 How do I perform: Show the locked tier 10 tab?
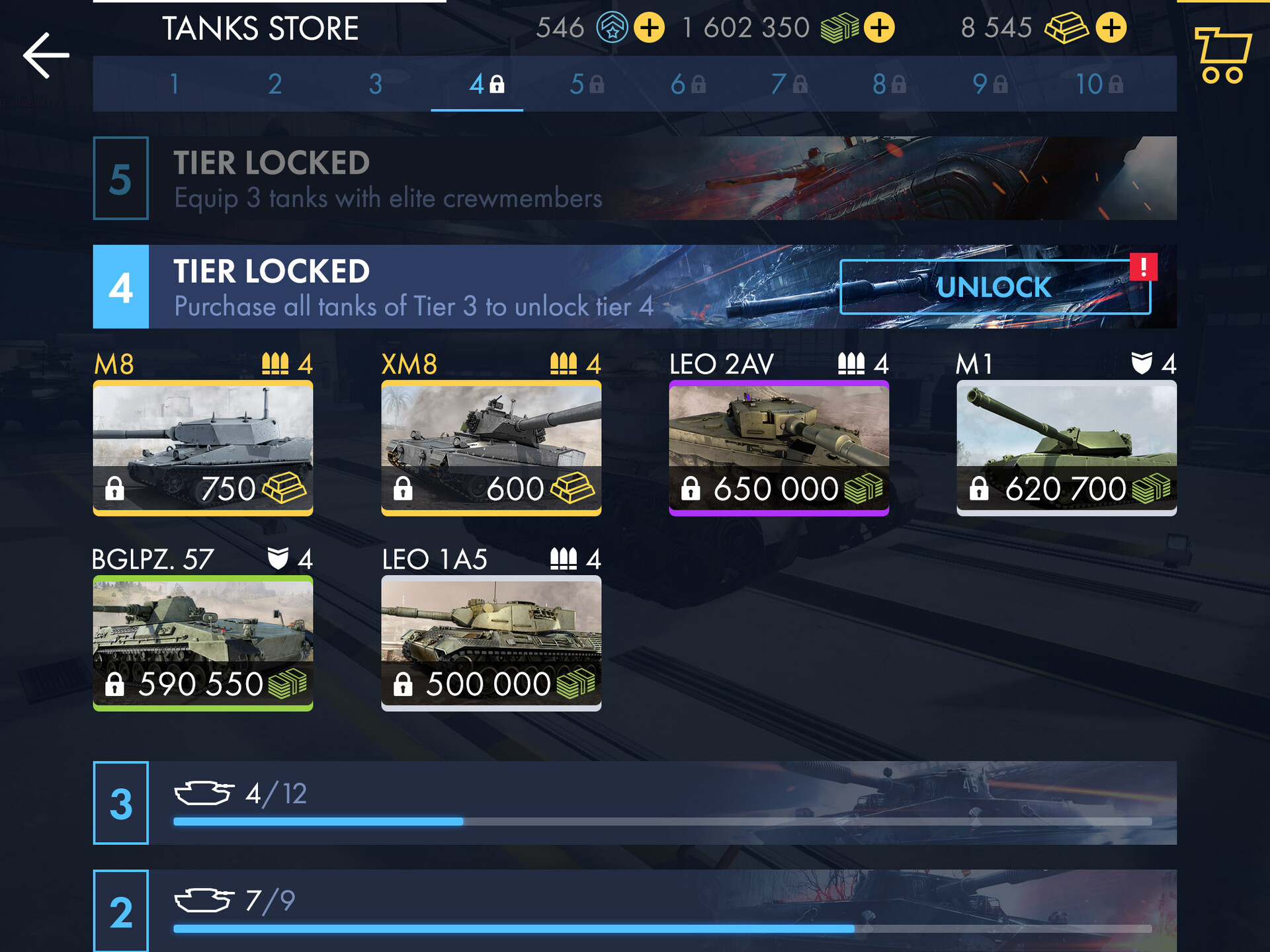[1098, 84]
